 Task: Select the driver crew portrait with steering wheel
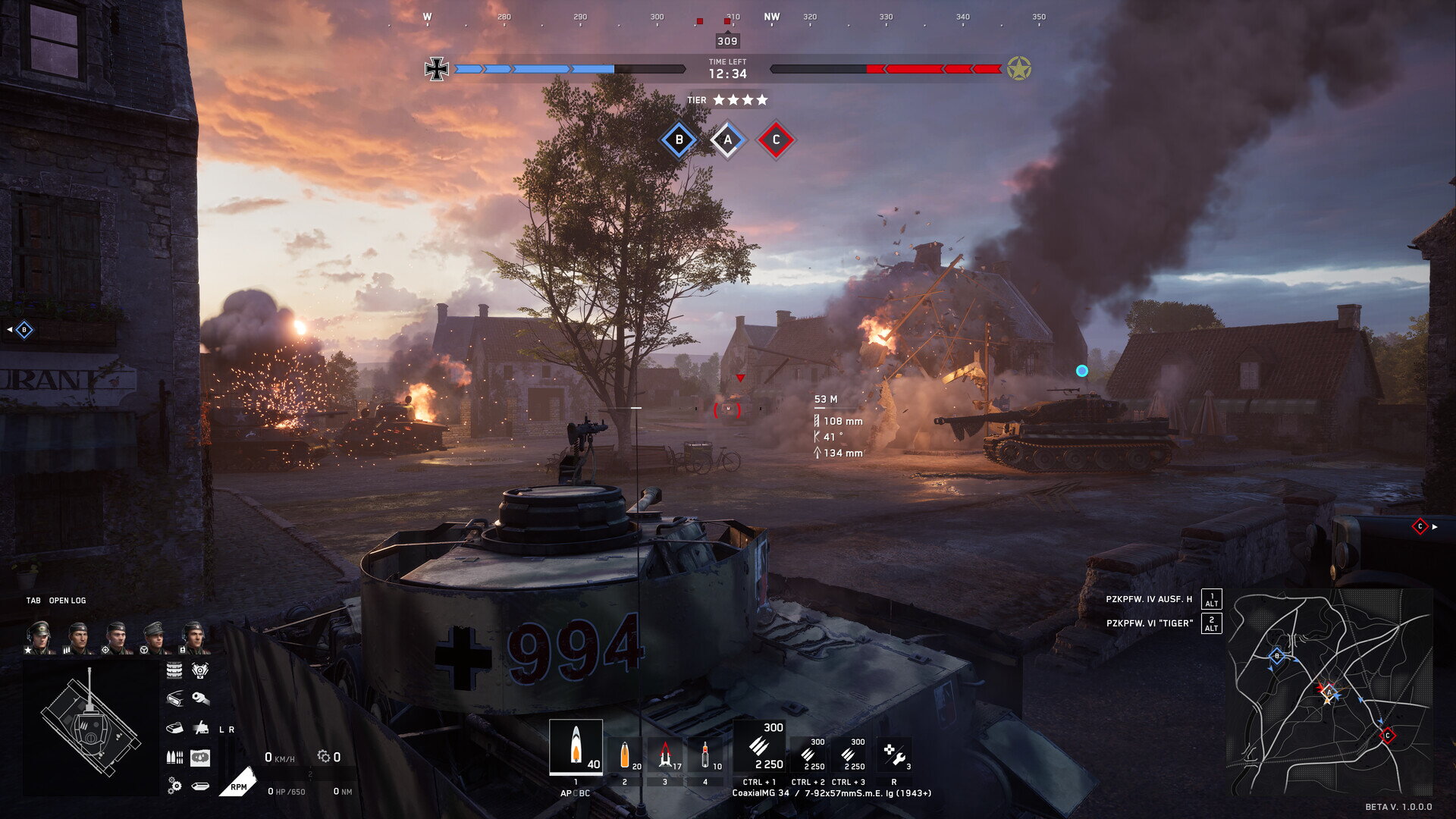tap(155, 637)
